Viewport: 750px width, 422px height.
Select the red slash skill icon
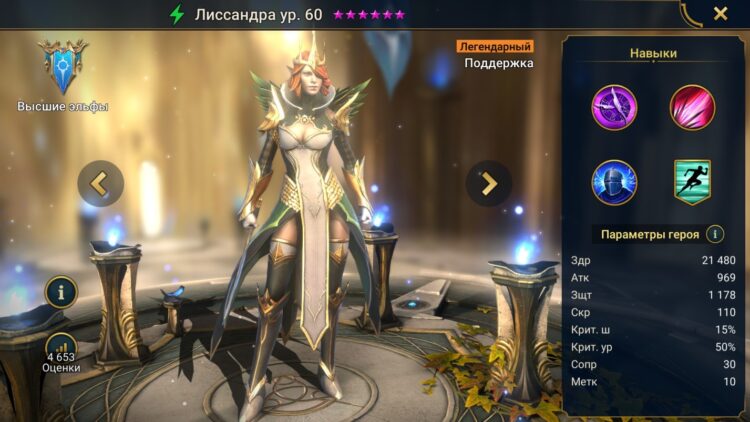[692, 107]
